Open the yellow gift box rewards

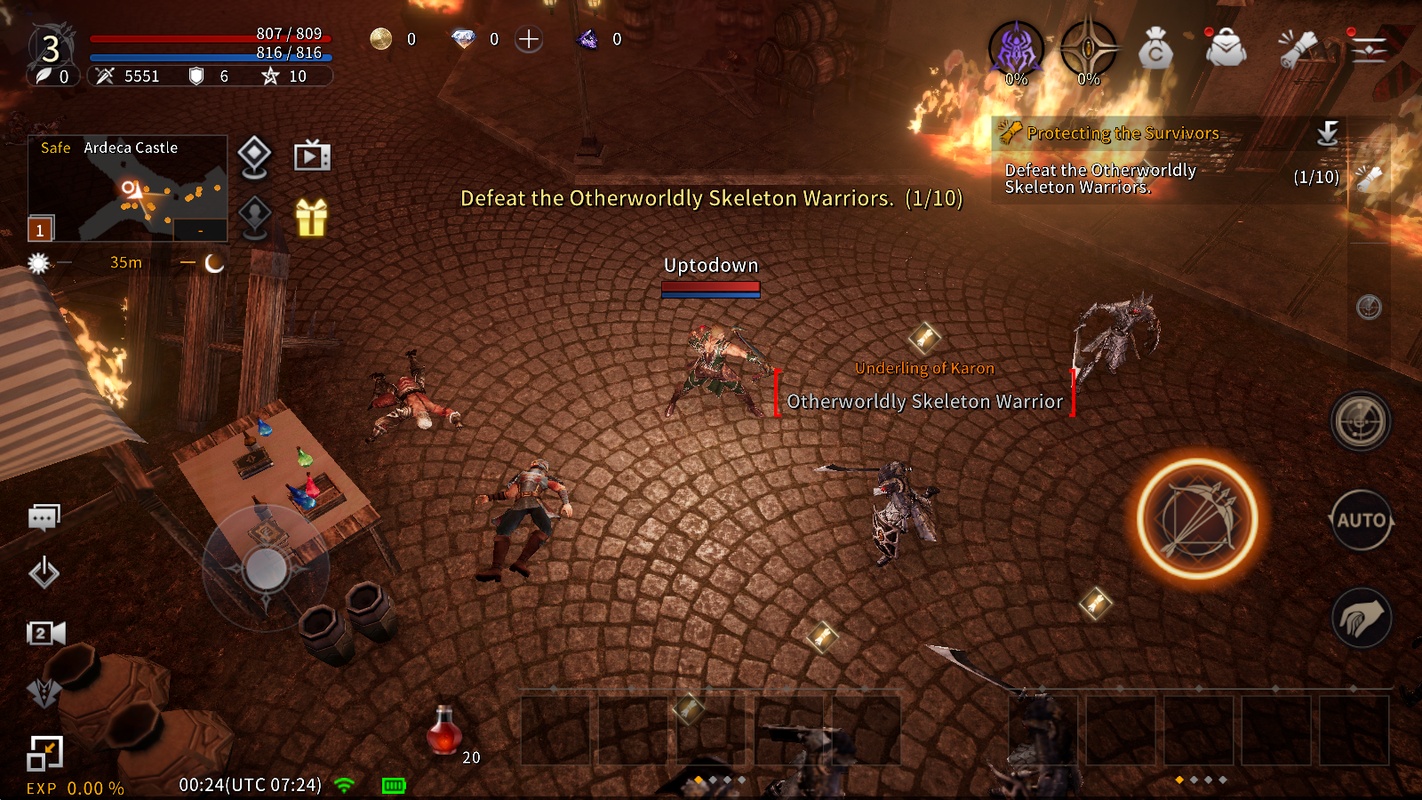[311, 216]
